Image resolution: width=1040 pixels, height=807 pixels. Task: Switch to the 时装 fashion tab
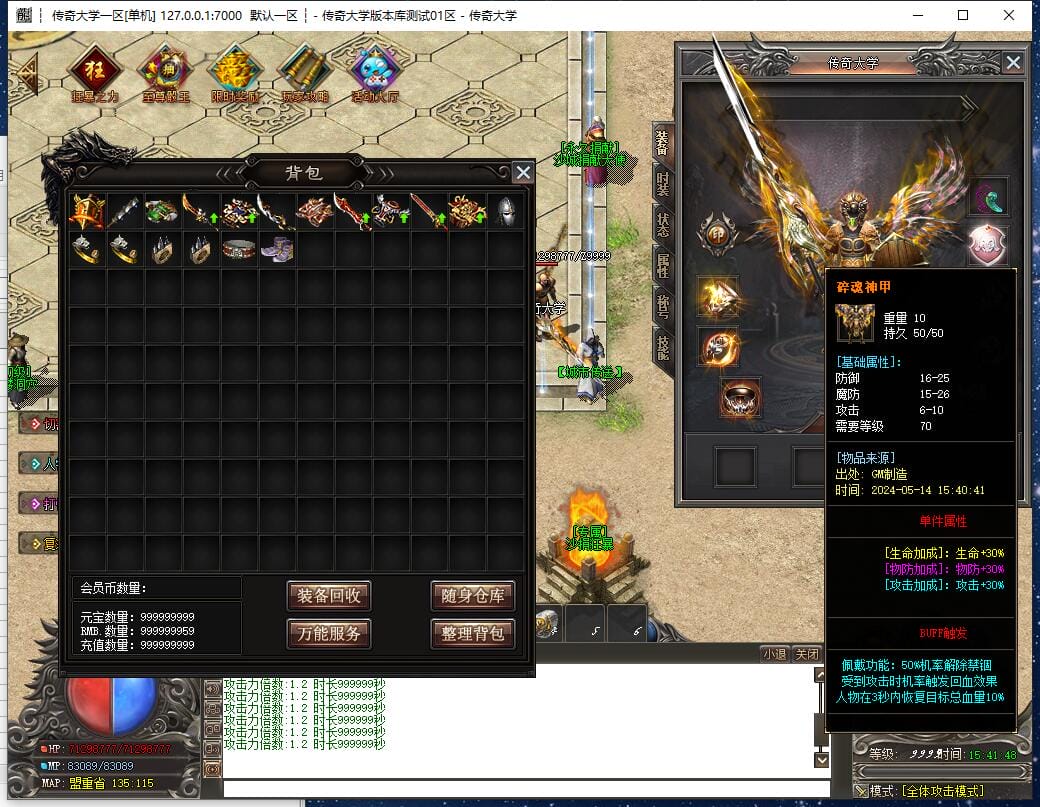[662, 184]
